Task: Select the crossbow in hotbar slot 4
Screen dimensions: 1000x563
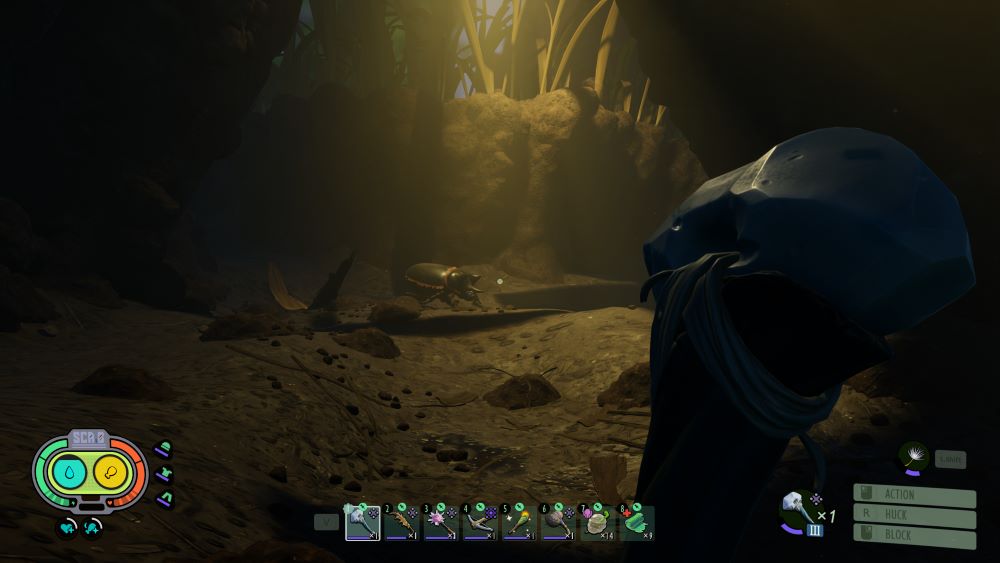Action: [480, 522]
